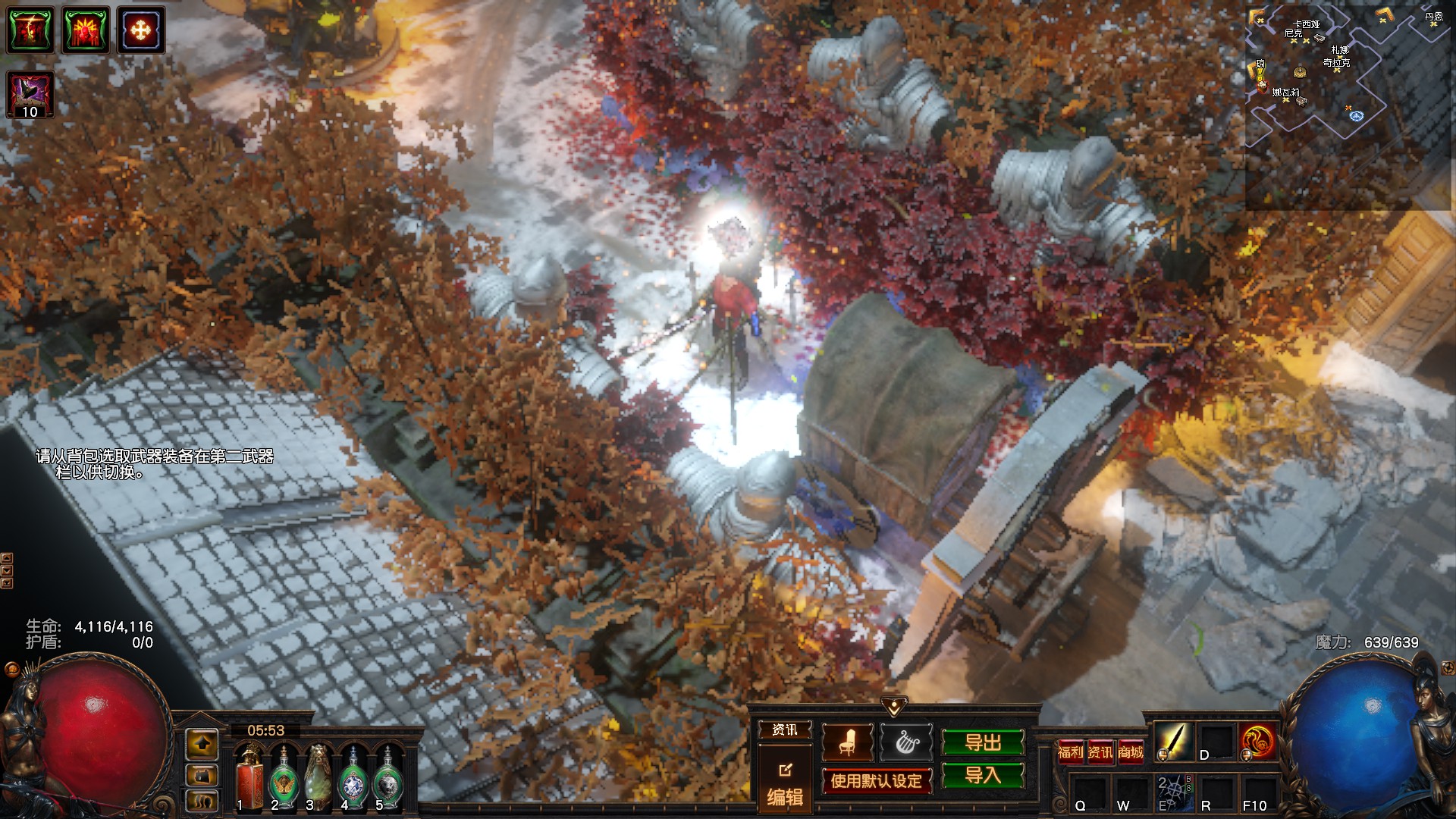Open the red 资讯 (News) button

1100,752
